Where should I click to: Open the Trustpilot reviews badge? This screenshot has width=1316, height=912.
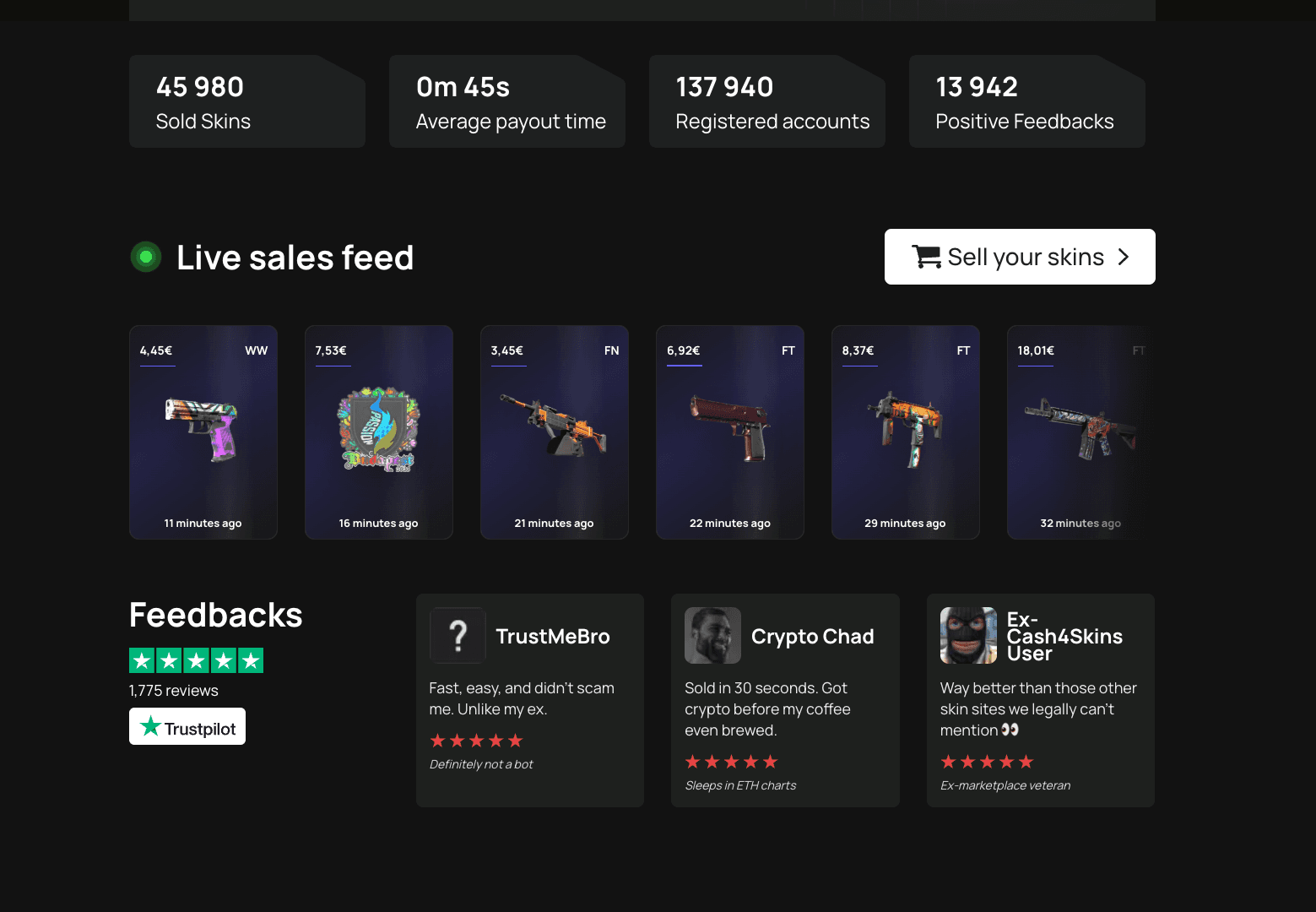coord(187,725)
